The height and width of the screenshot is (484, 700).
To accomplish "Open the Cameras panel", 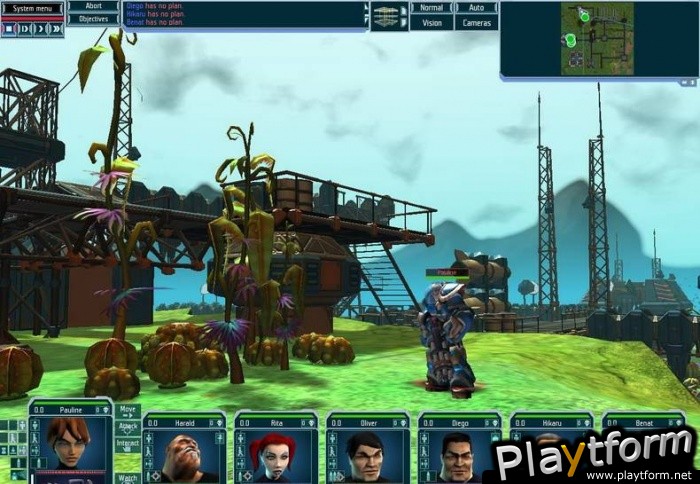I will 477,22.
